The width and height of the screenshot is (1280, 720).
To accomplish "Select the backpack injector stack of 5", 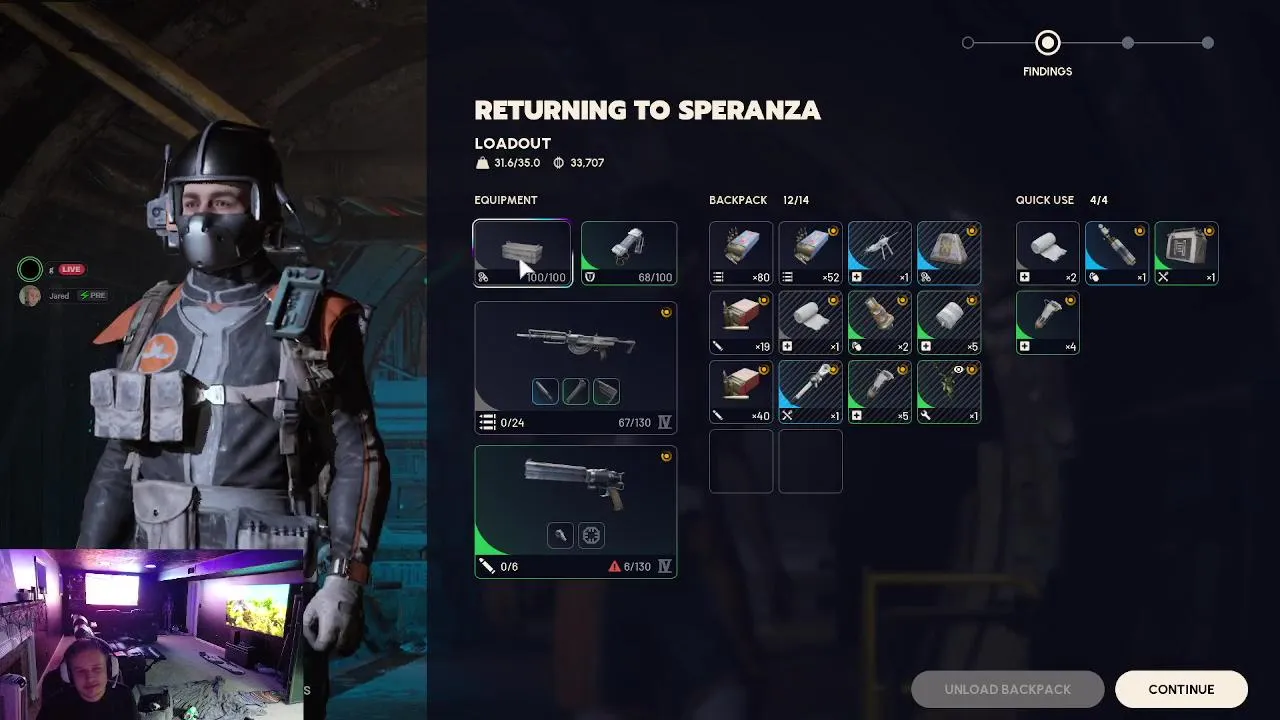I will tap(880, 392).
